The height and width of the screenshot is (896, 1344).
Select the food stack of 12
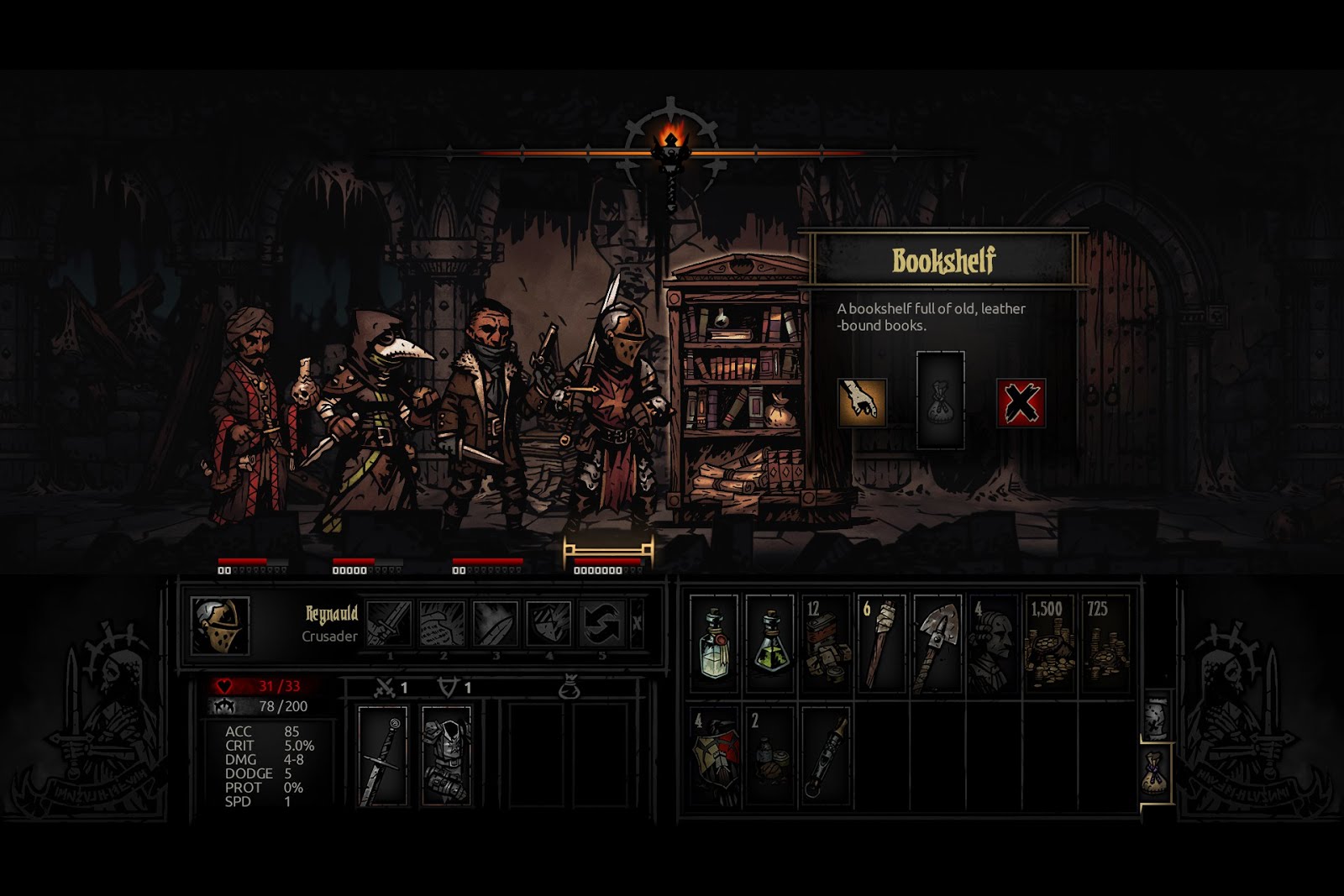click(x=826, y=644)
